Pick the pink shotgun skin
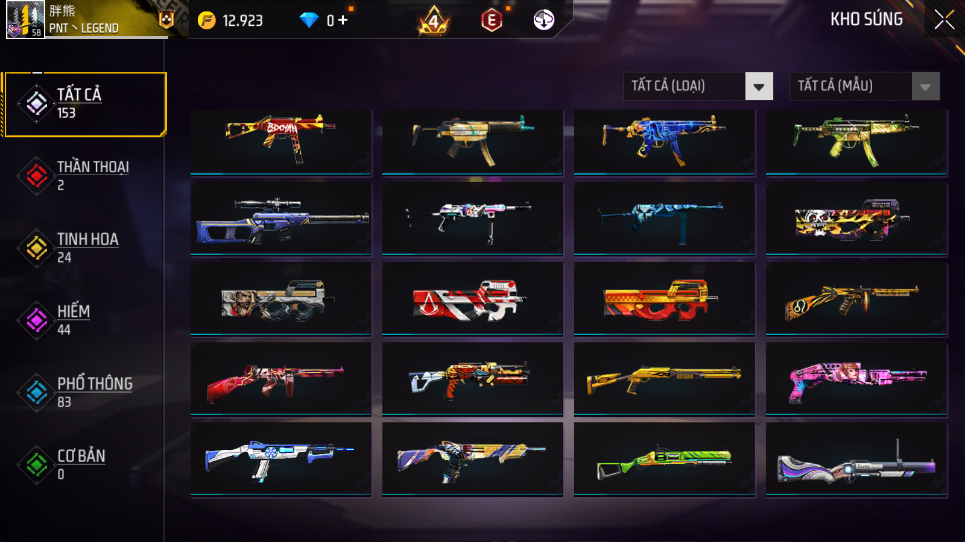This screenshot has height=542, width=965. pyautogui.click(x=856, y=379)
